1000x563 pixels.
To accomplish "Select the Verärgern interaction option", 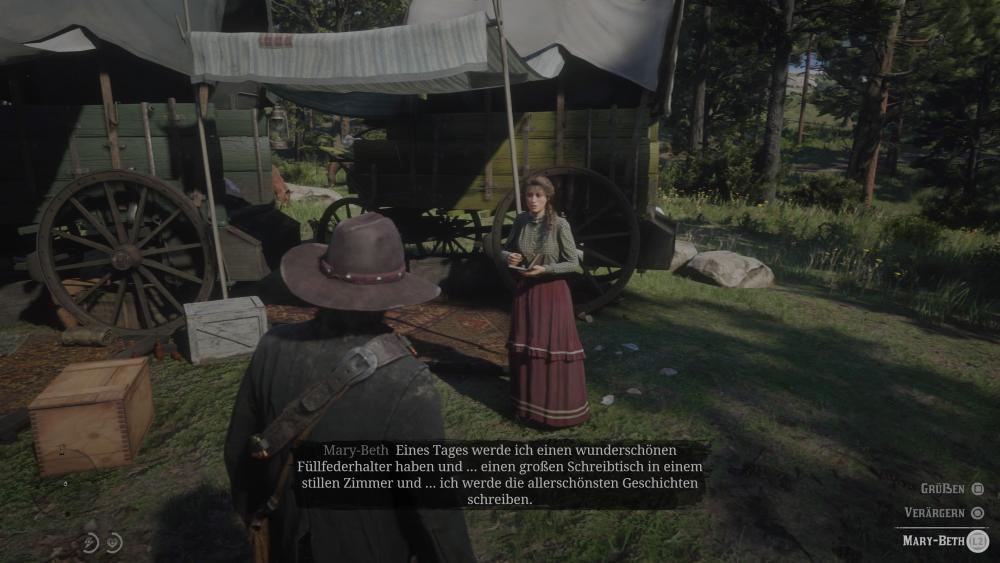I will click(936, 512).
